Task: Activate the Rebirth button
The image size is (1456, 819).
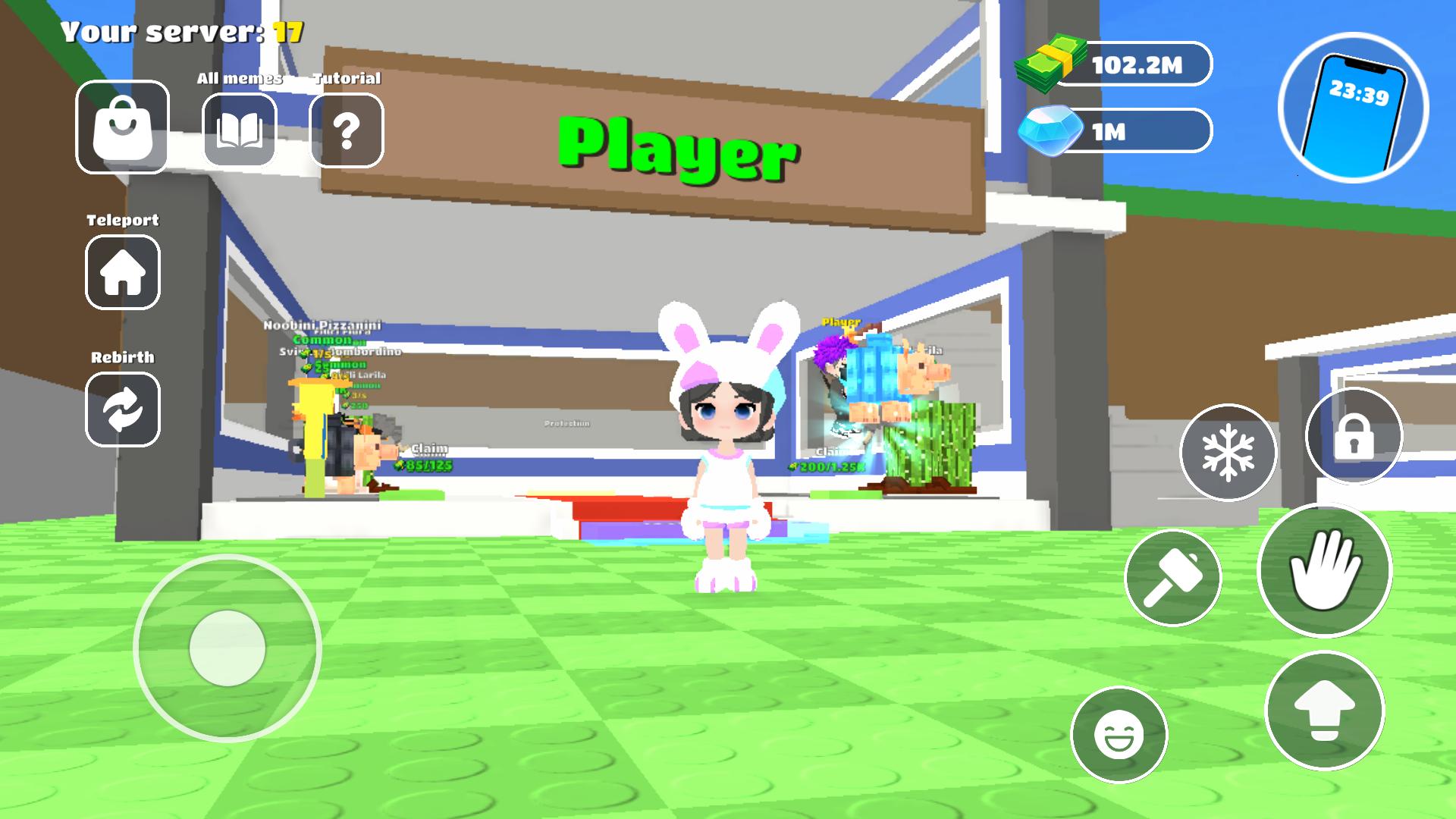Action: click(123, 409)
